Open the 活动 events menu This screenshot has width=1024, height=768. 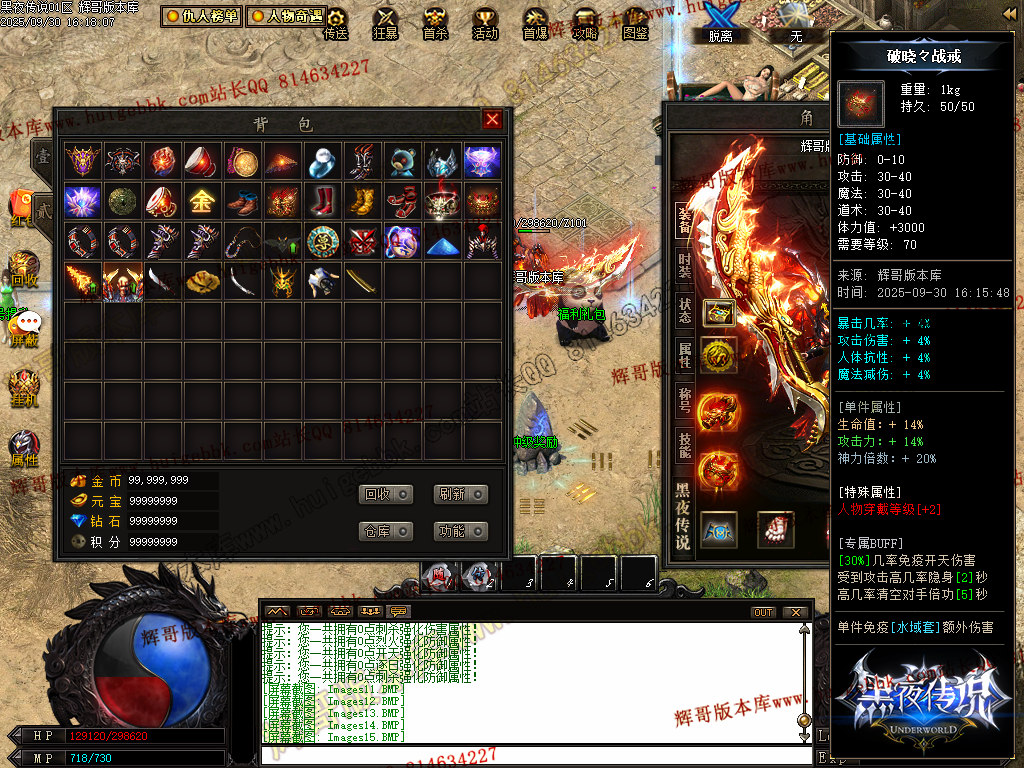[485, 24]
